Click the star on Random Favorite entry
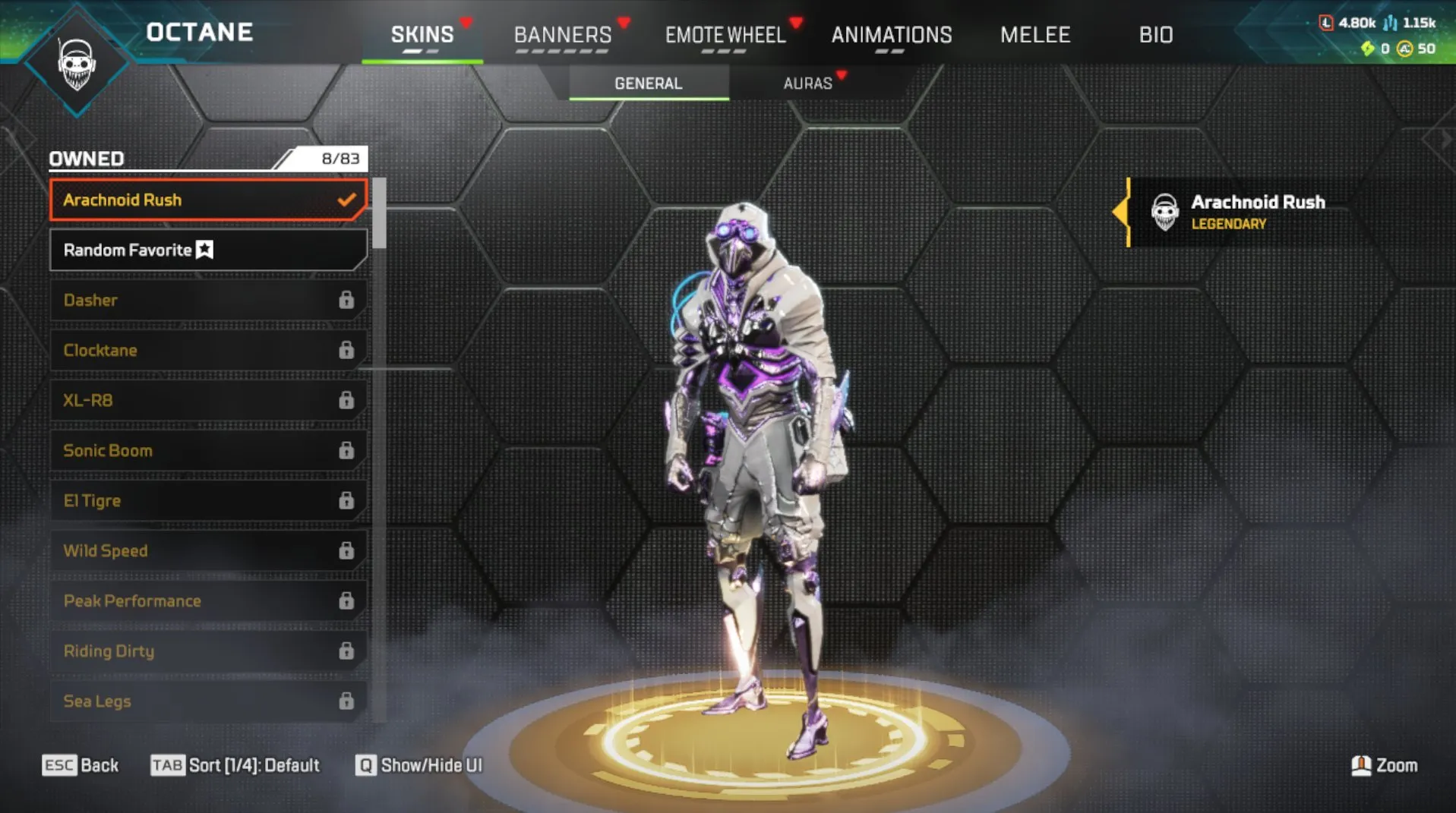The height and width of the screenshot is (813, 1456). pos(203,249)
